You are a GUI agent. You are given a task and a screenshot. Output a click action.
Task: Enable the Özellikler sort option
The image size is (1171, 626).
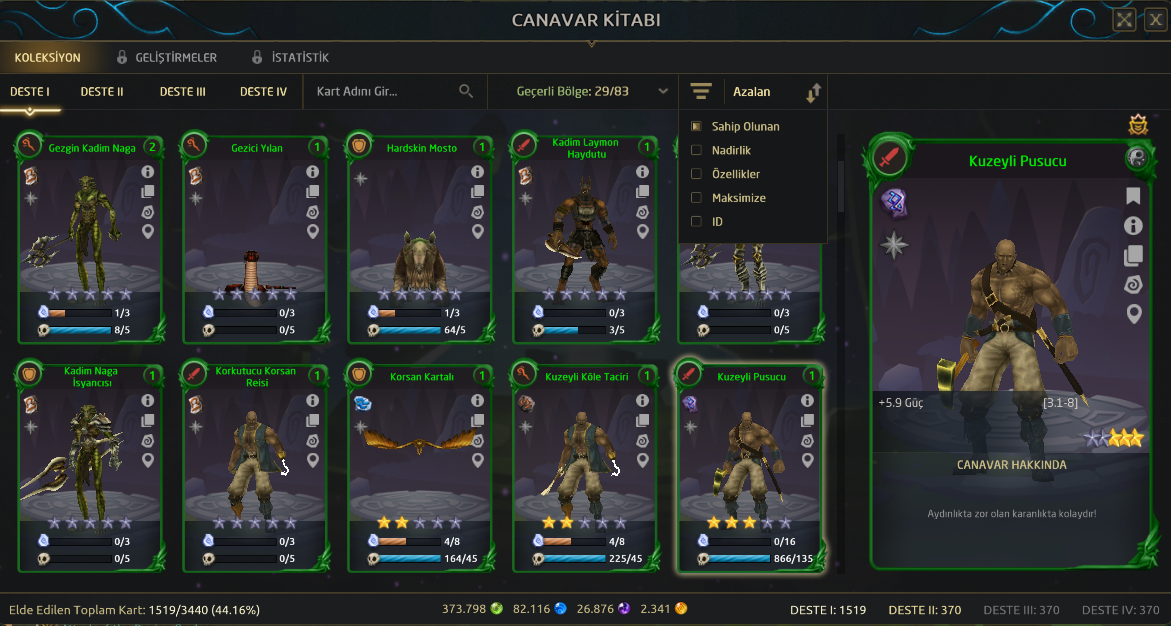697,174
